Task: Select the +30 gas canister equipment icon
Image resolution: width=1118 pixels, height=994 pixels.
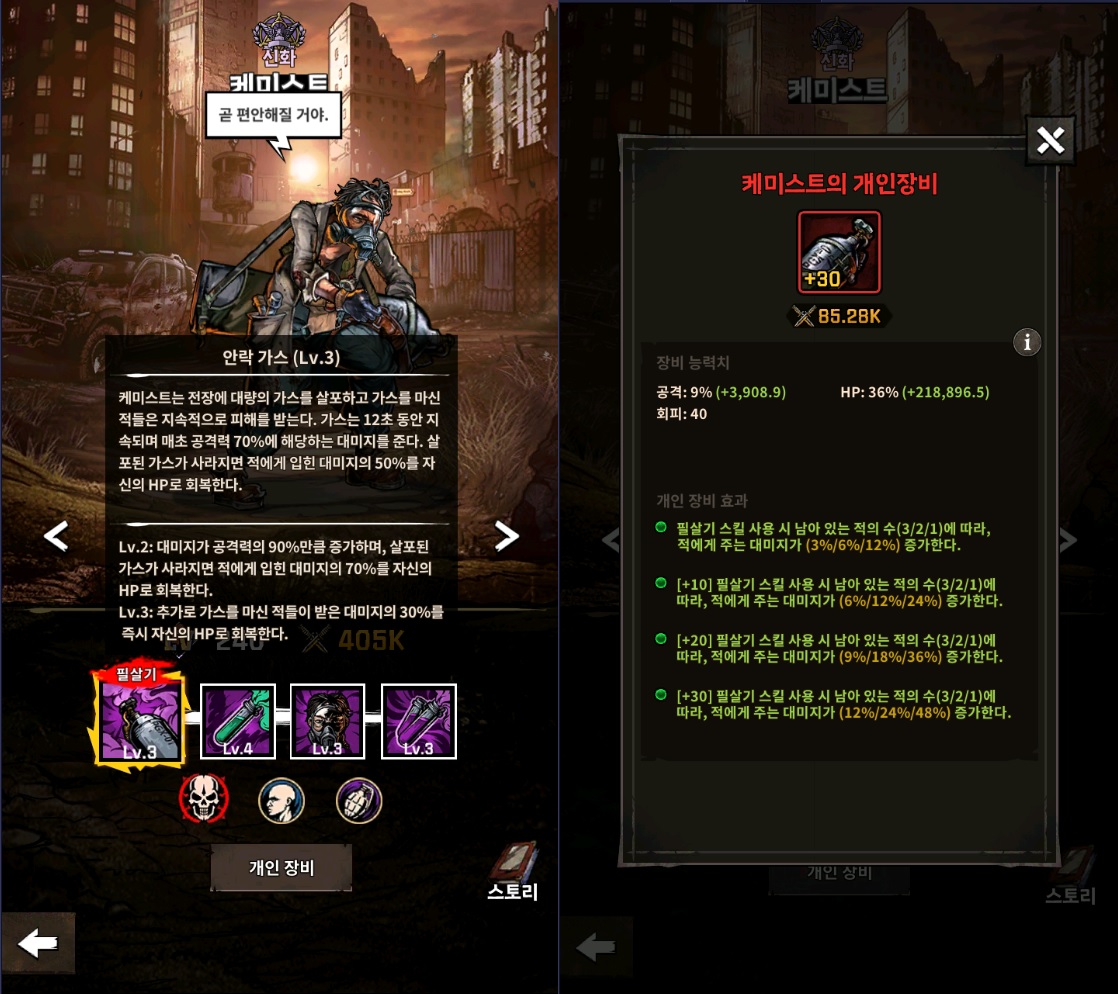Action: point(839,252)
